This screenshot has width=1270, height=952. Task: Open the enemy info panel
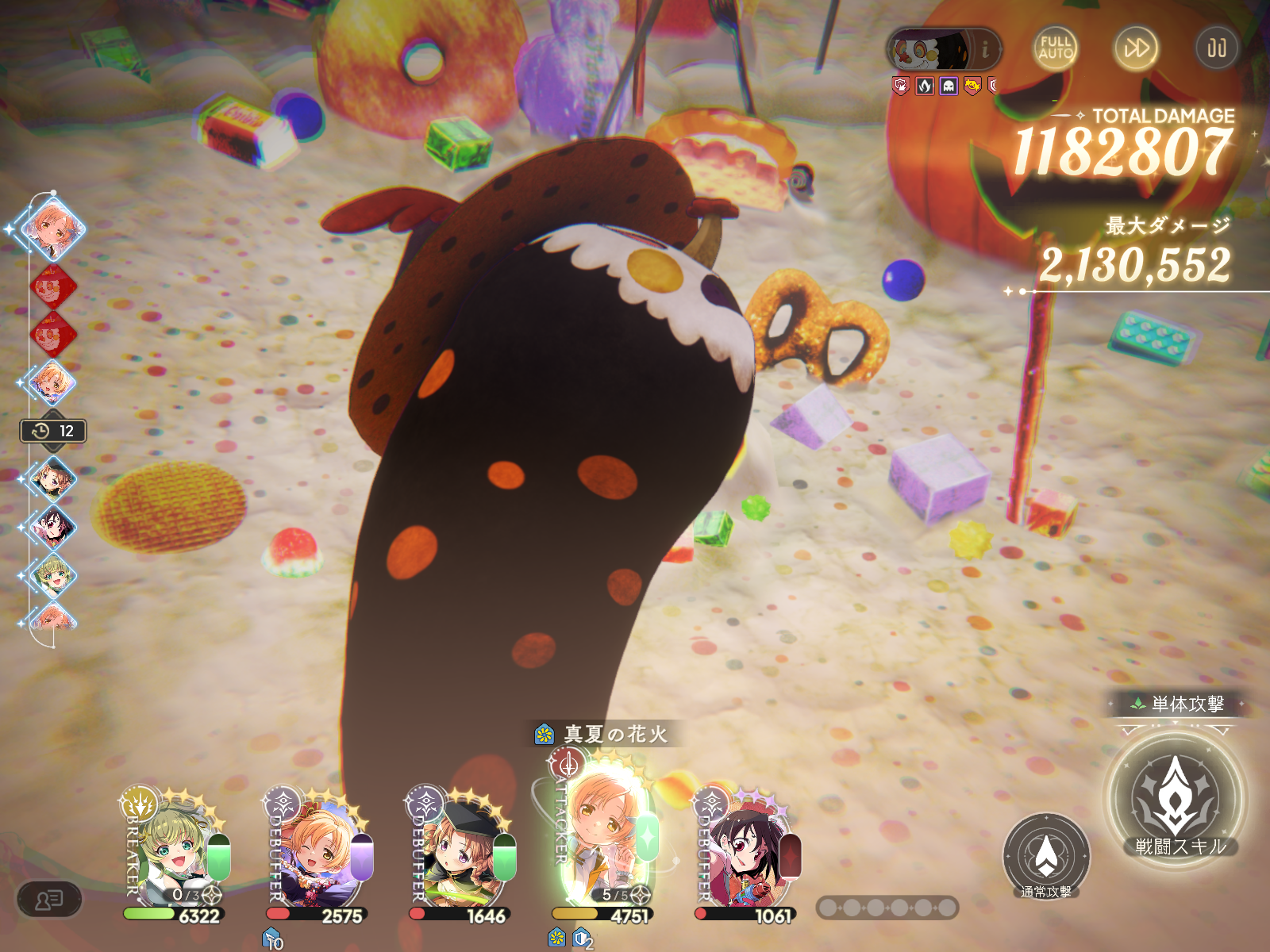[985, 50]
